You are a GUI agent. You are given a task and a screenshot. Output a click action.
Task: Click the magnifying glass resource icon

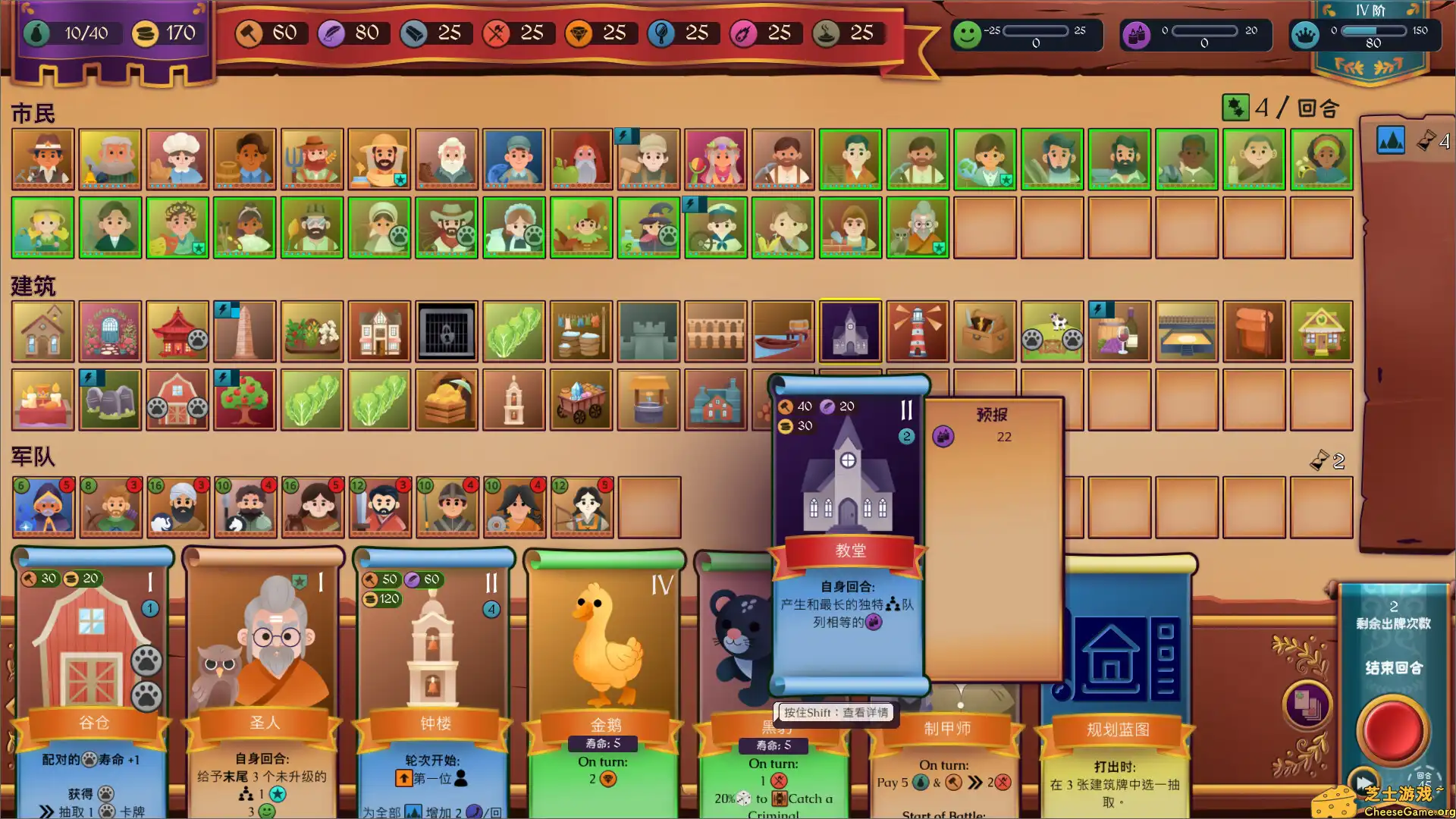tap(661, 33)
